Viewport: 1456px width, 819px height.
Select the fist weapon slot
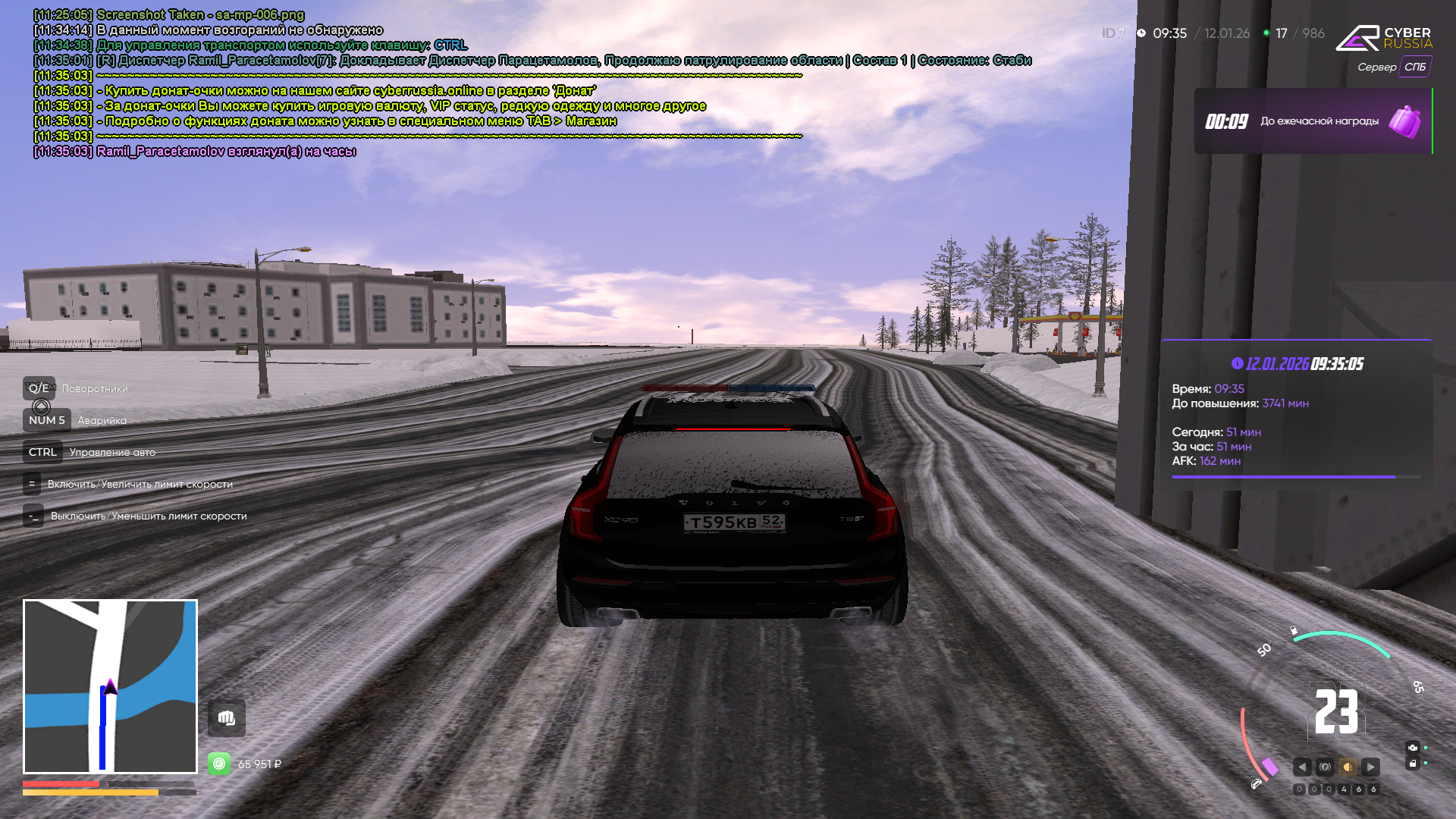(226, 718)
